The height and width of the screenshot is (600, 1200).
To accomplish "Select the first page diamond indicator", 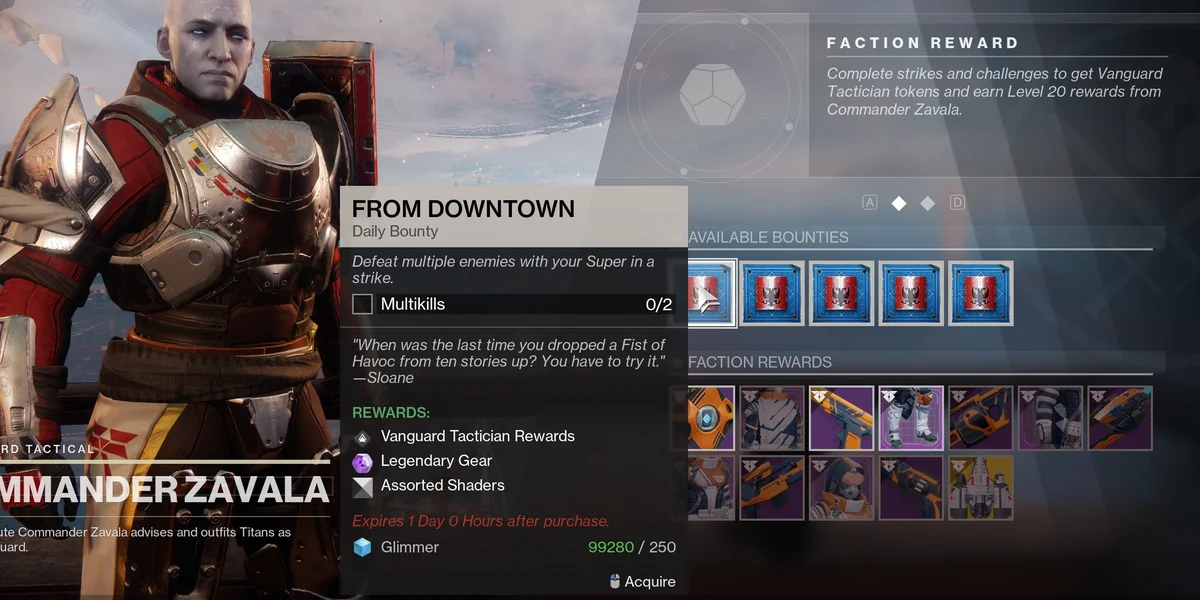I will pyautogui.click(x=899, y=203).
